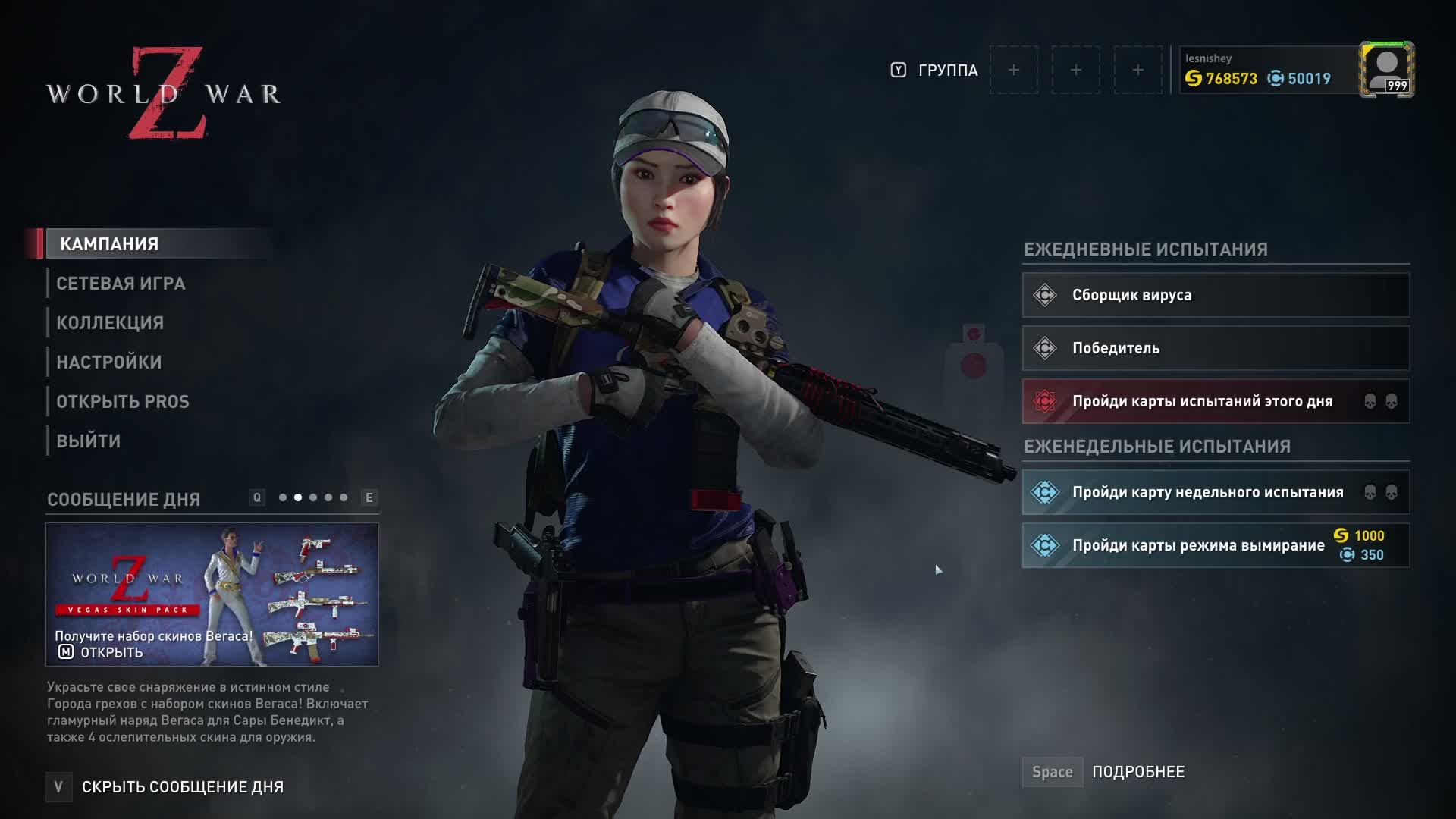1456x819 pixels.
Task: Select Сетевая игра from the main menu
Action: click(x=121, y=284)
